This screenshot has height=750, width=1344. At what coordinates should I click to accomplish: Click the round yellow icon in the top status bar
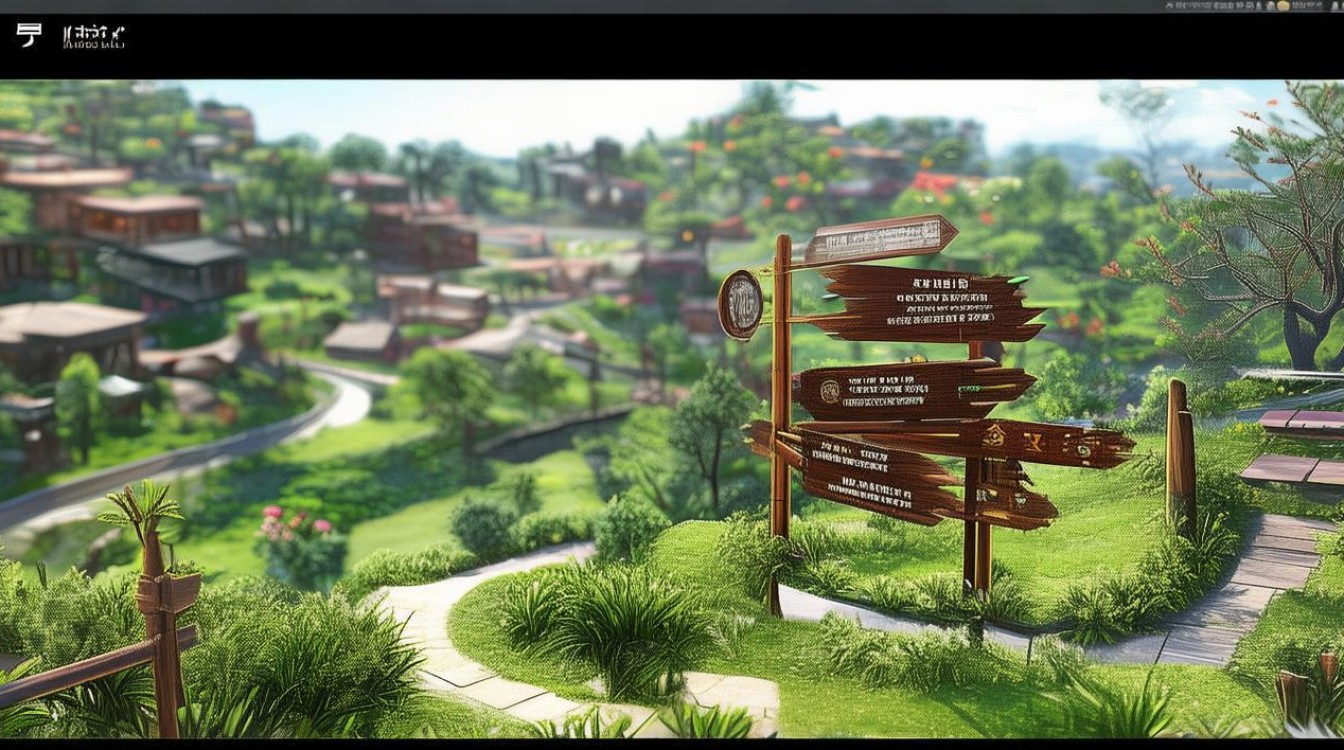1283,5
